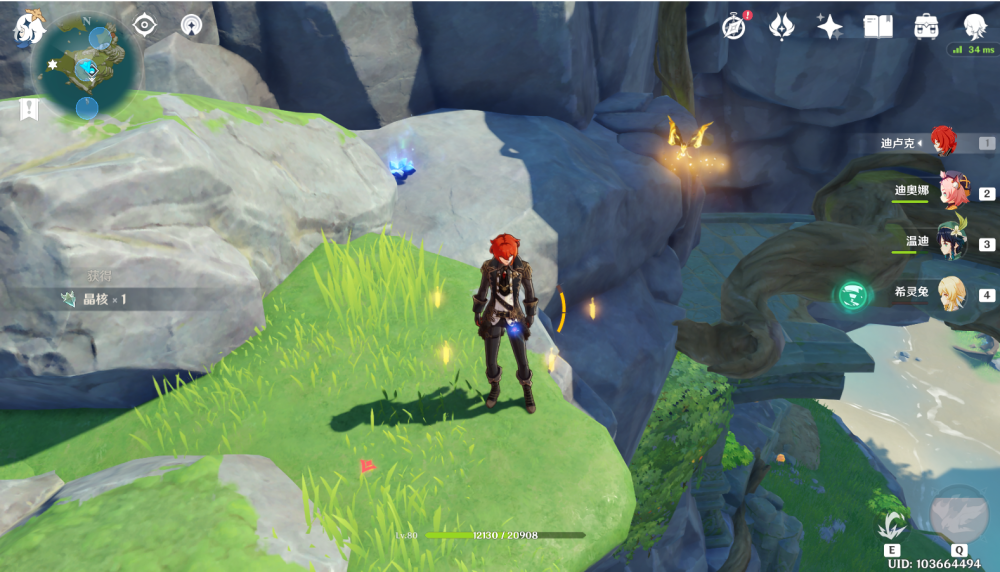
Task: Open the quest log bookmark icon
Action: point(28,109)
